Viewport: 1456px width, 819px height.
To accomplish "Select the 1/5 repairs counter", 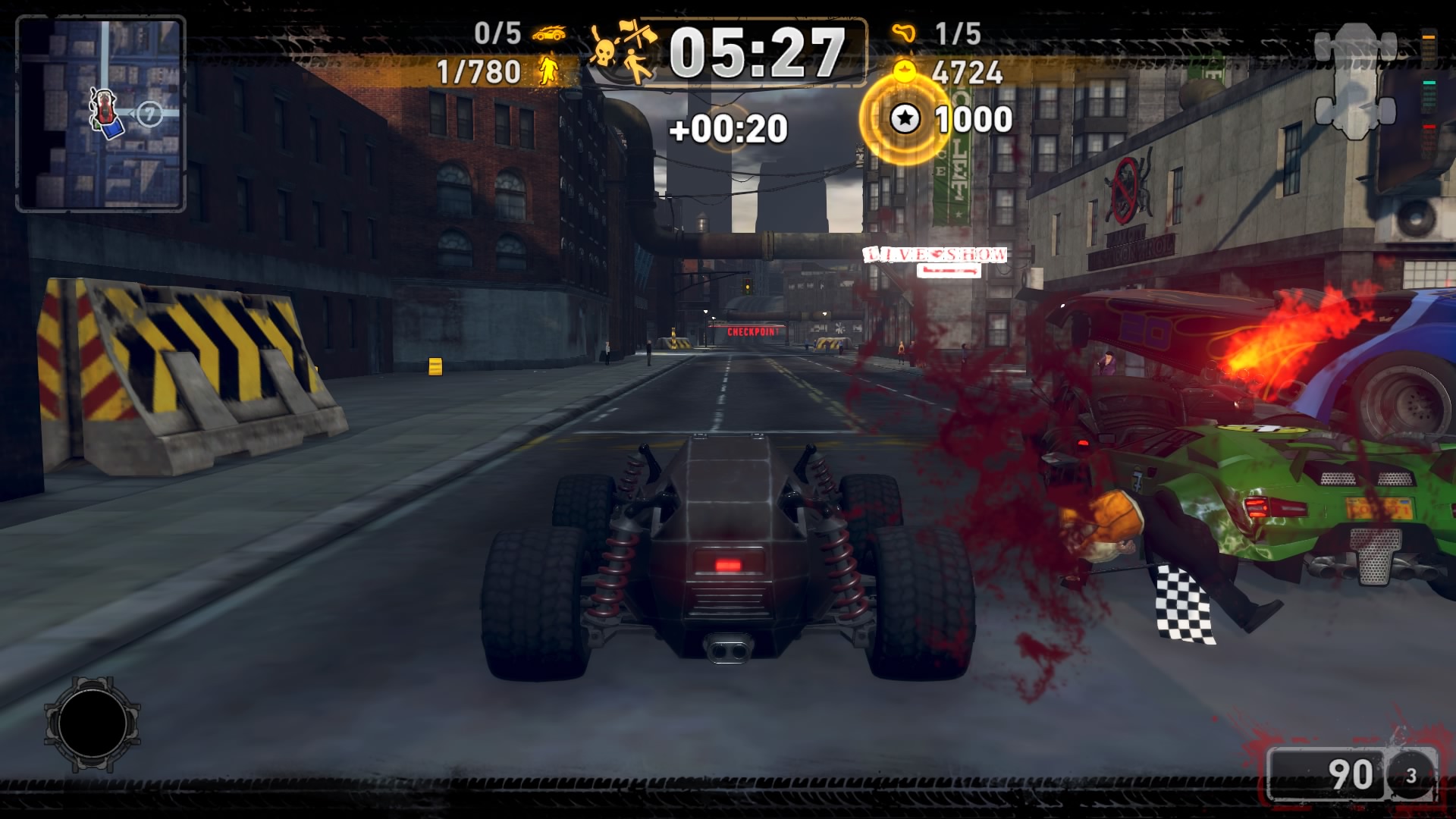I will [959, 33].
